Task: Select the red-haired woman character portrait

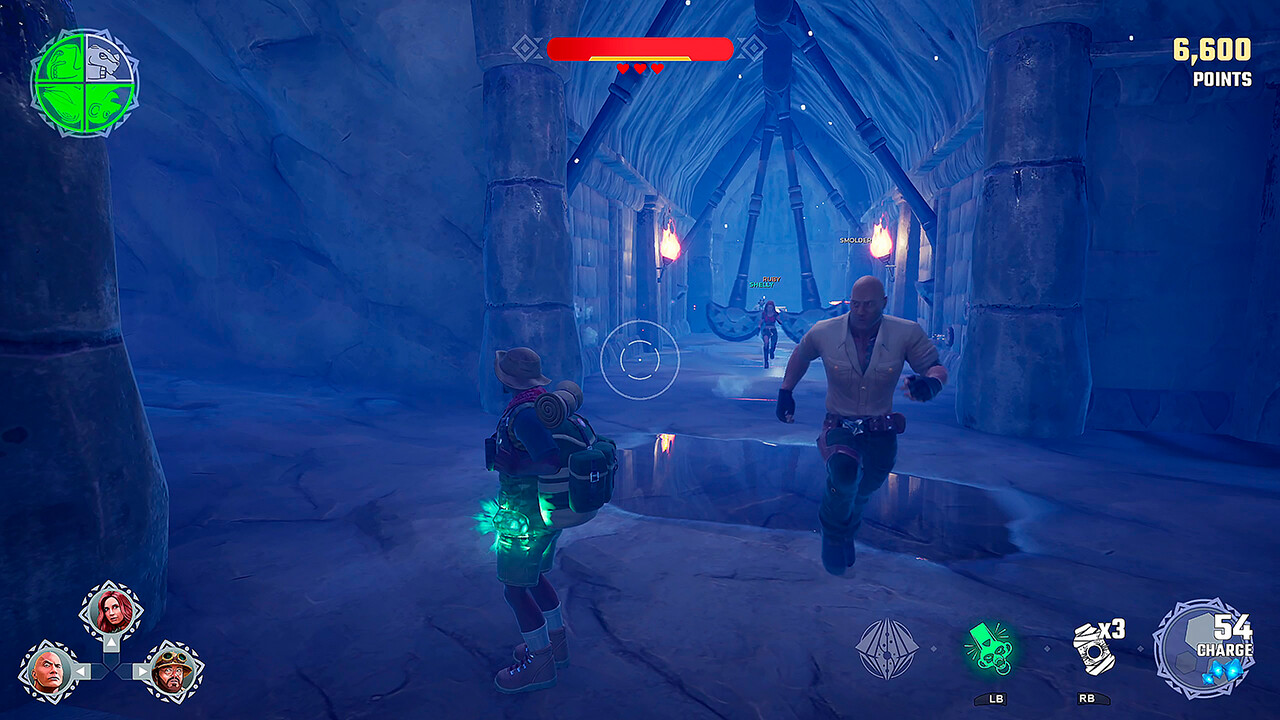Action: [x=111, y=612]
